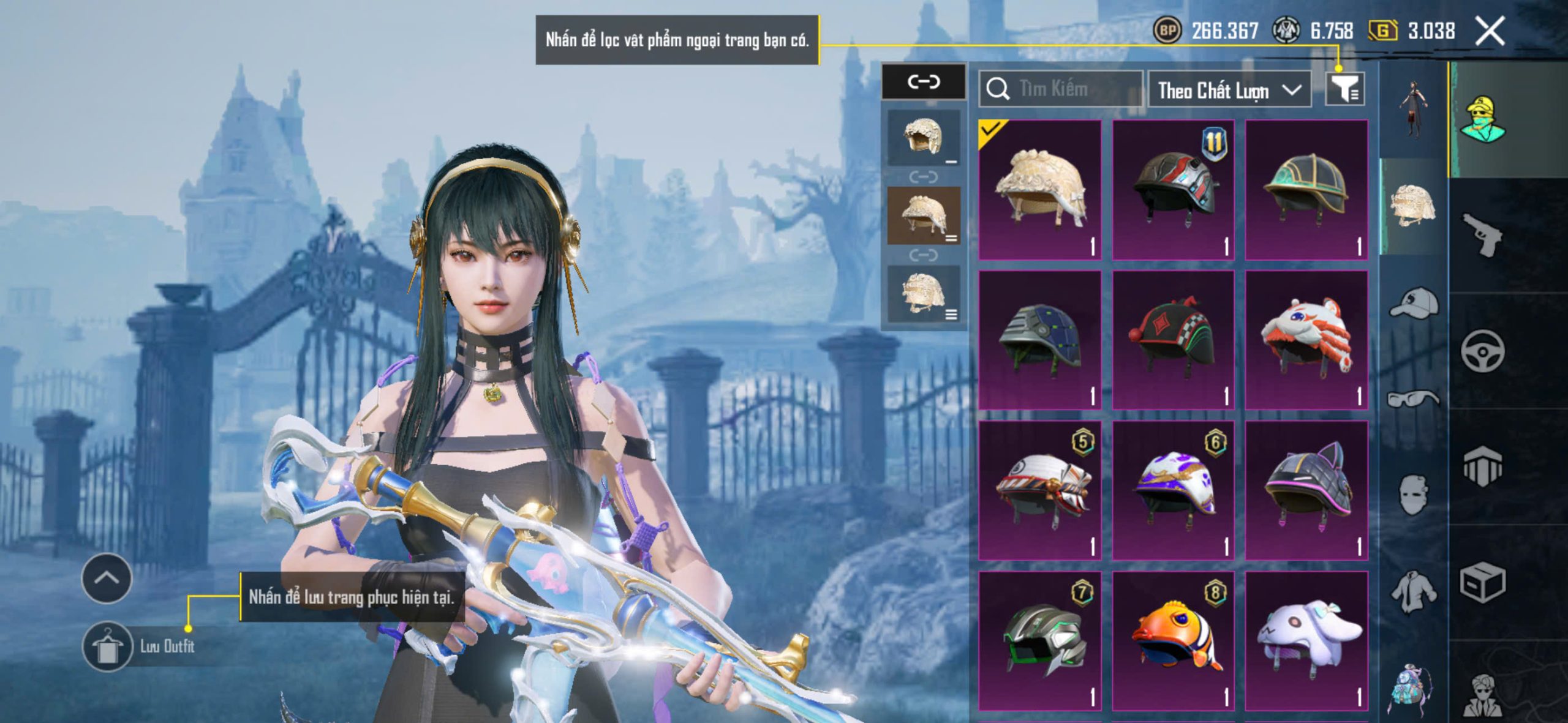
Task: Select the black cat-ear helmet
Action: (x=1306, y=490)
